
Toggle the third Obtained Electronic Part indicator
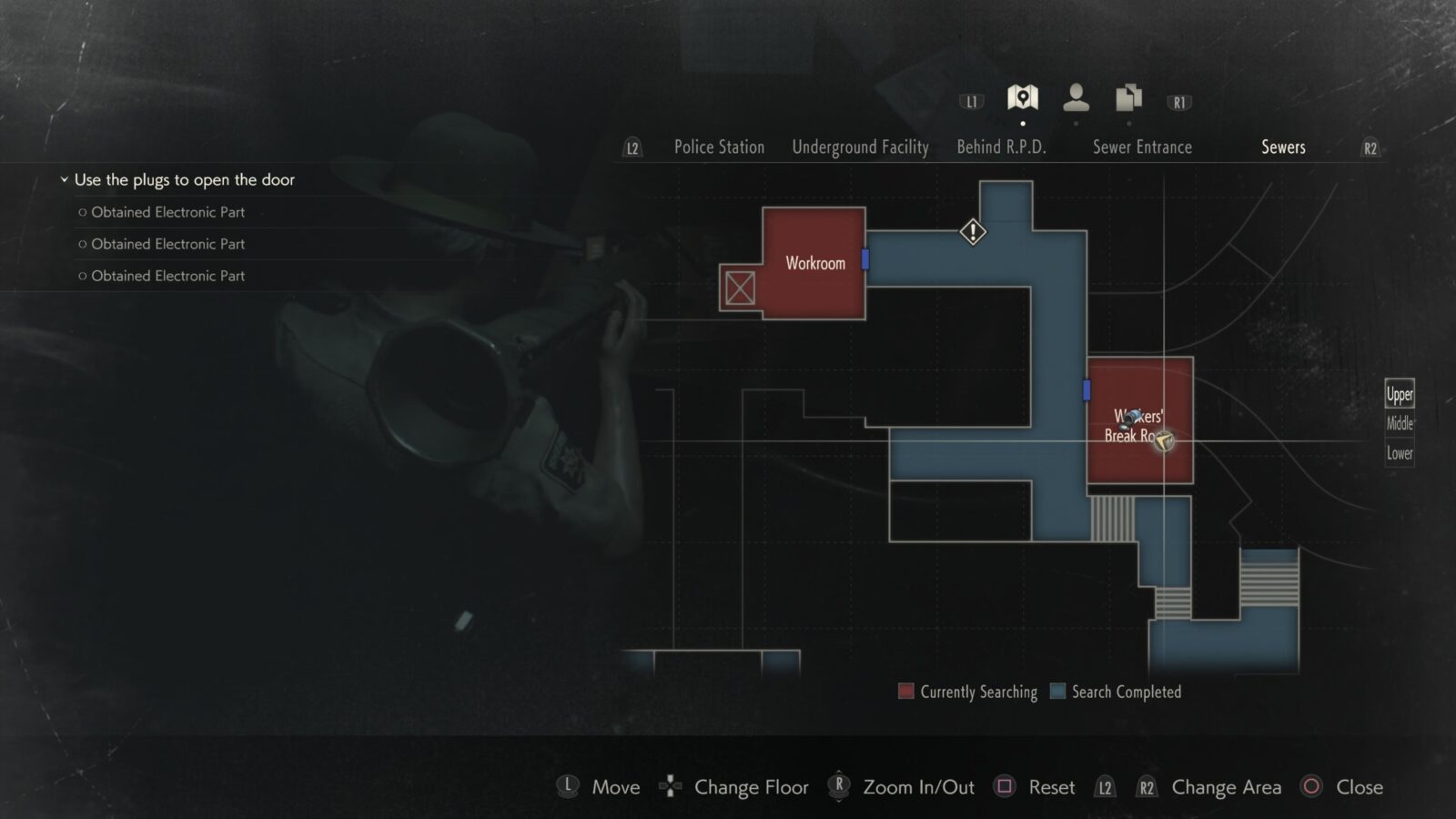(82, 276)
